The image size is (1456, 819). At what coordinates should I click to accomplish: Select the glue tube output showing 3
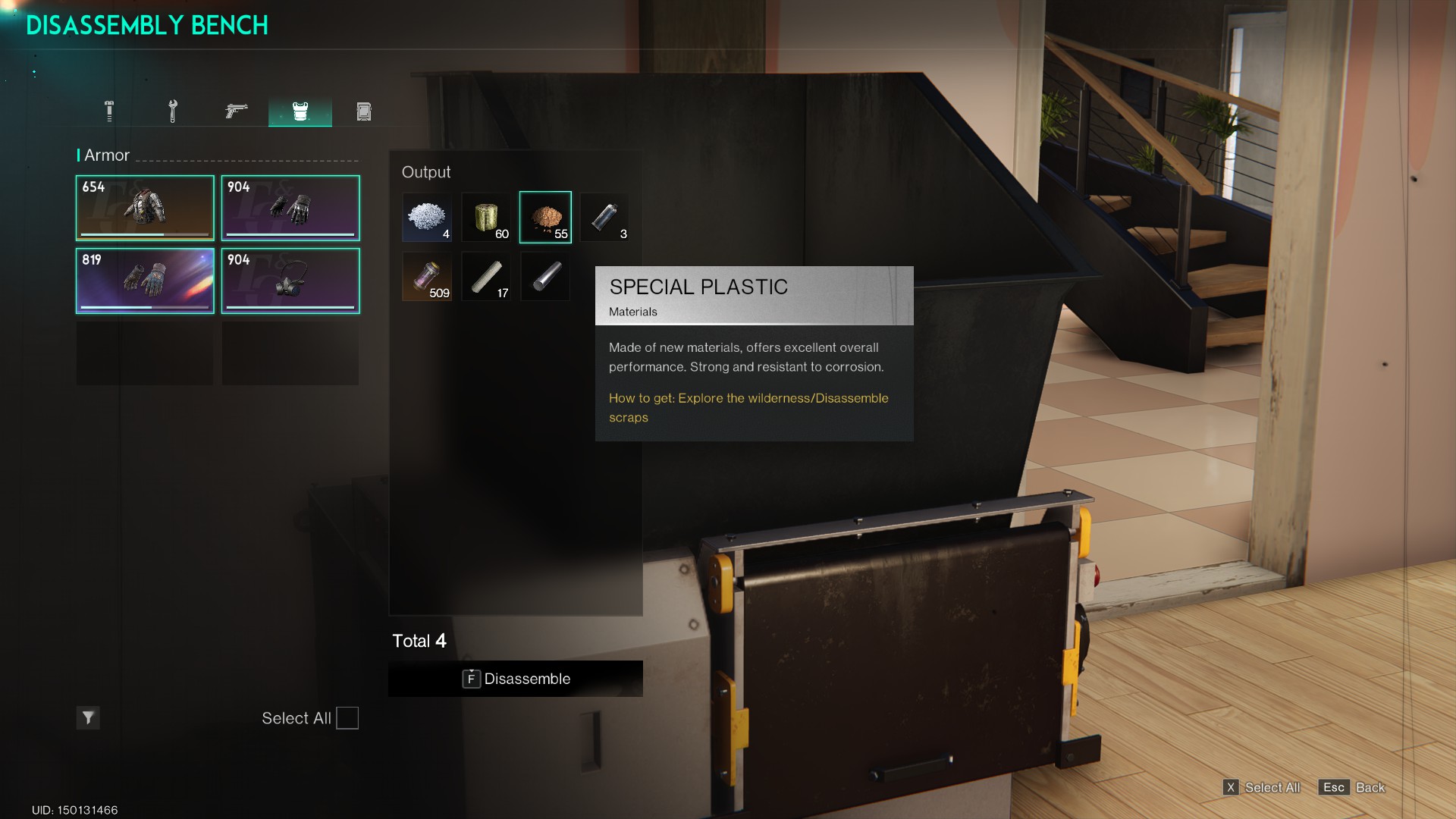604,218
